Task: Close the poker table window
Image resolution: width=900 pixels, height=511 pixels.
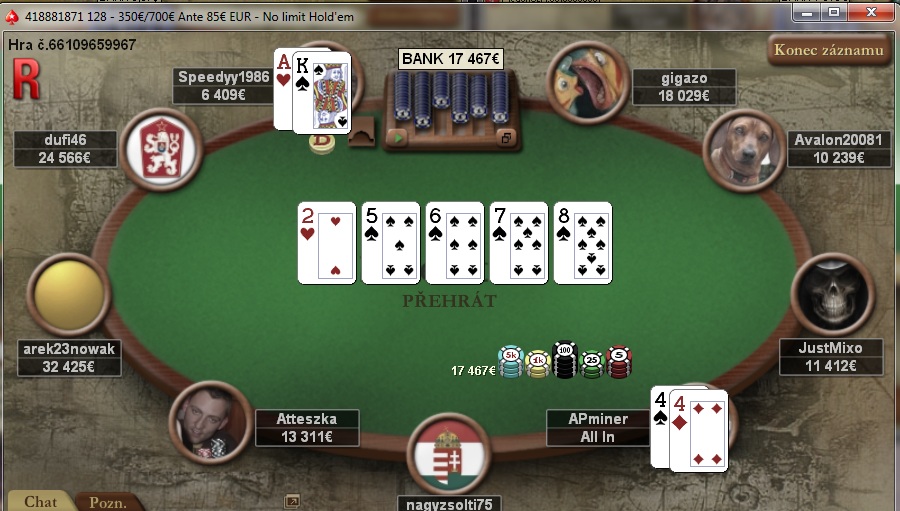Action: [x=870, y=12]
